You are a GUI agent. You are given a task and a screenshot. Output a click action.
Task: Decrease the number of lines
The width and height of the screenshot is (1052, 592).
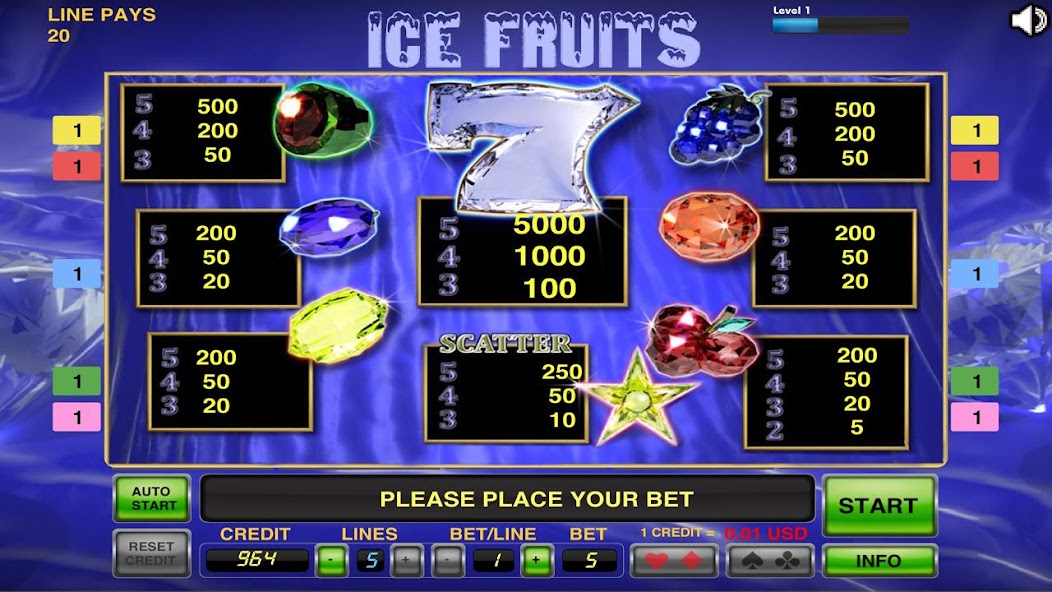coord(331,561)
